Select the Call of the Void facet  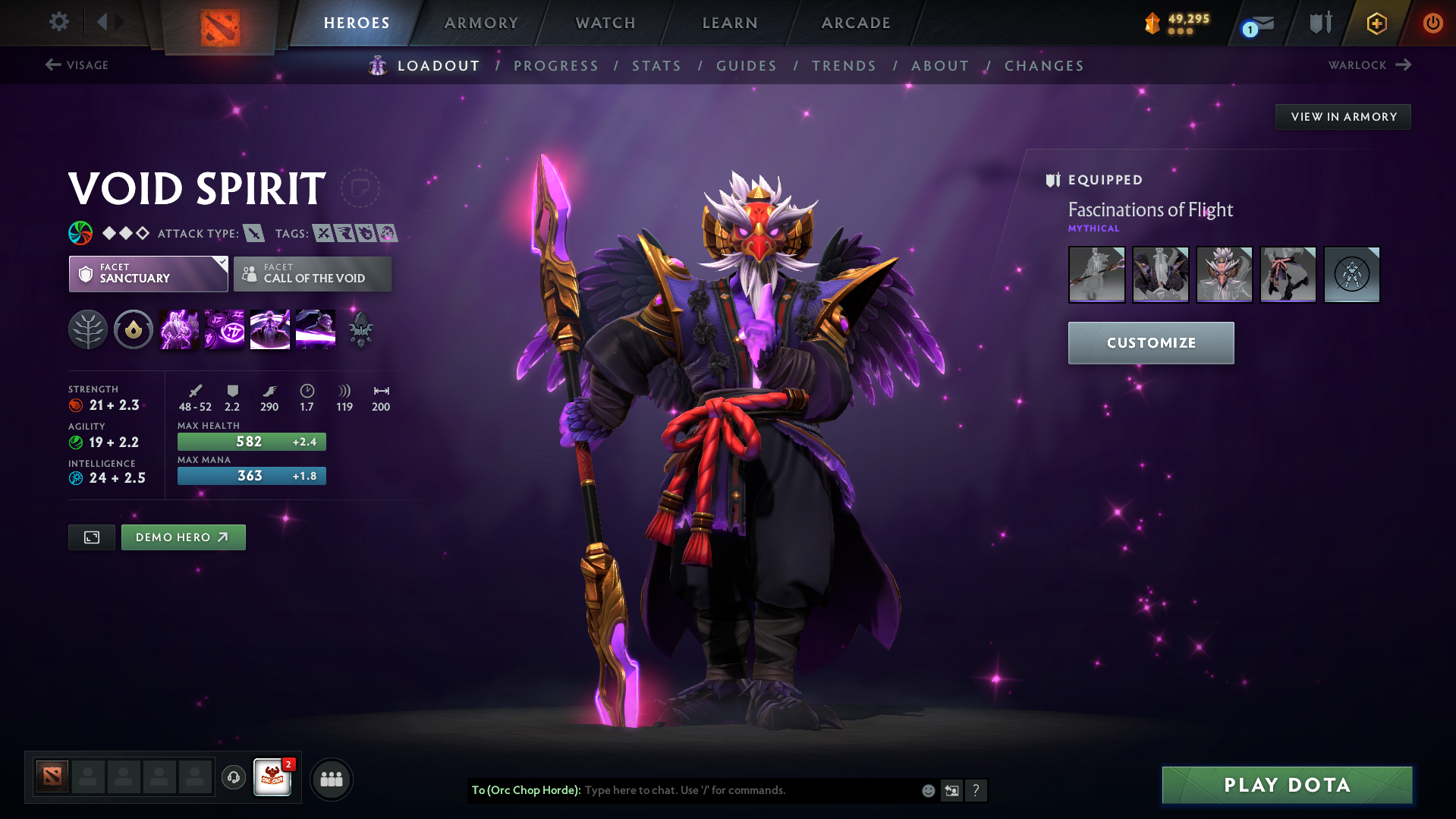[312, 274]
